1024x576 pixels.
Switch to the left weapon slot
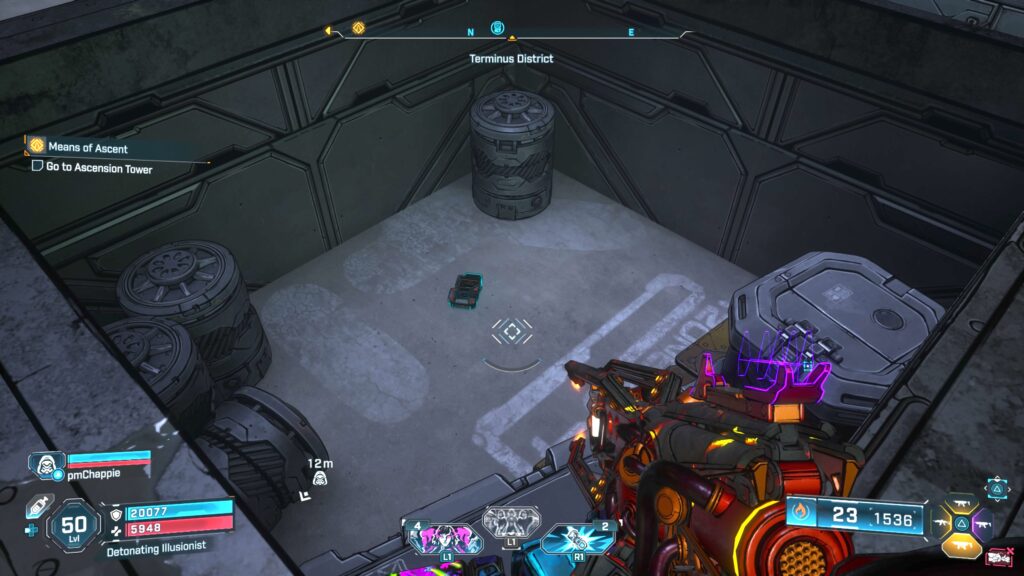point(941,522)
